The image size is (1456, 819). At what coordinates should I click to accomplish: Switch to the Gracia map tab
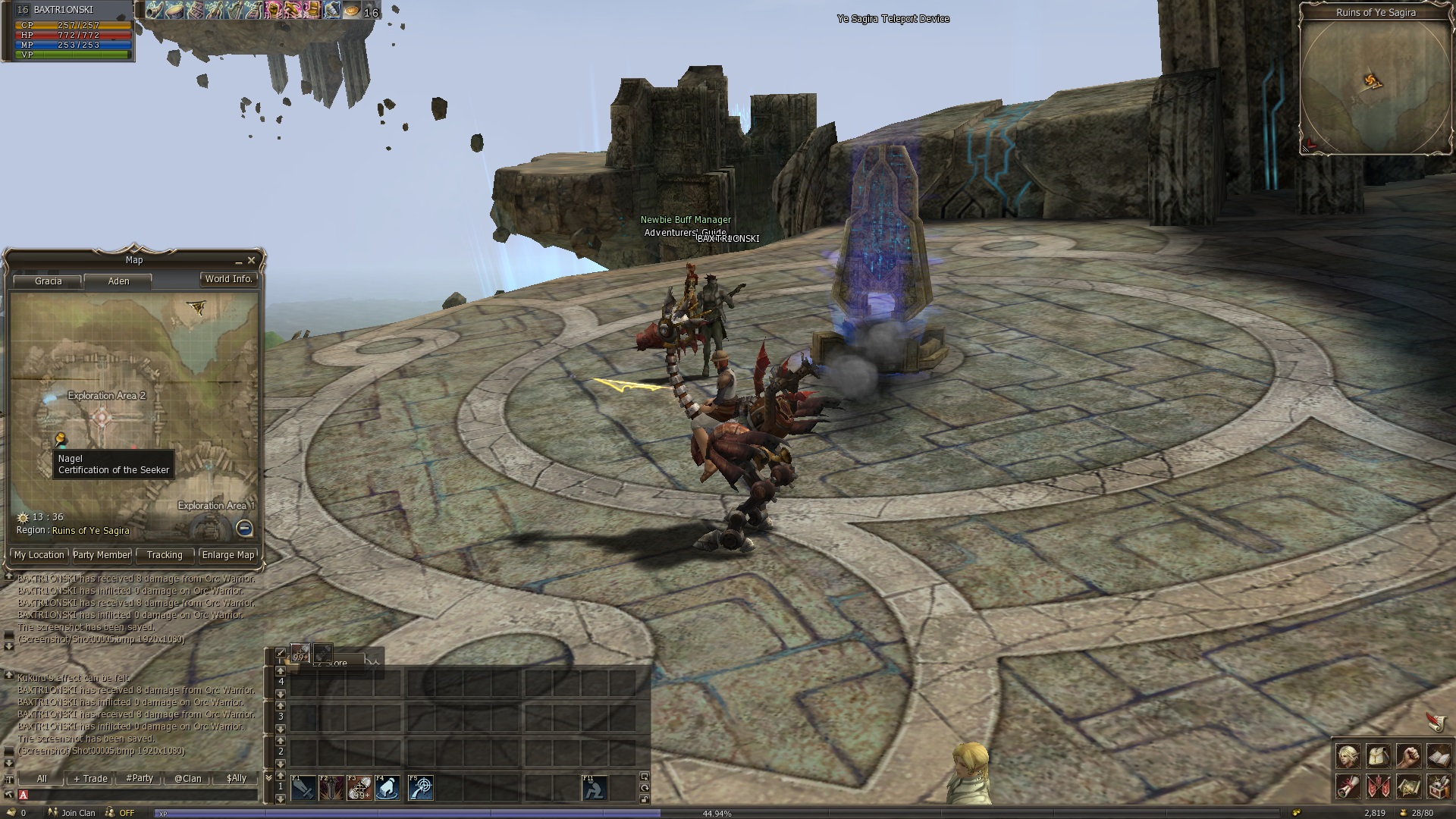[x=49, y=281]
